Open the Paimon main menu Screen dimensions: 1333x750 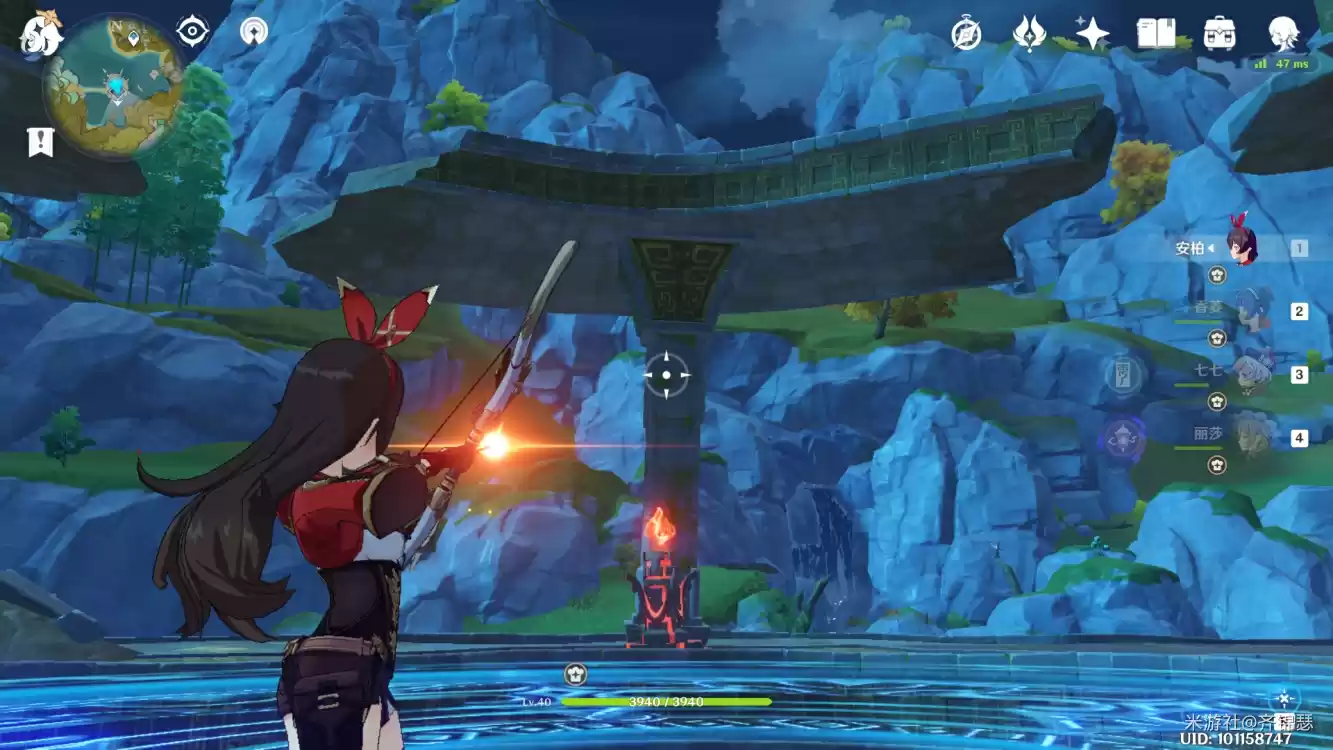pyautogui.click(x=41, y=33)
